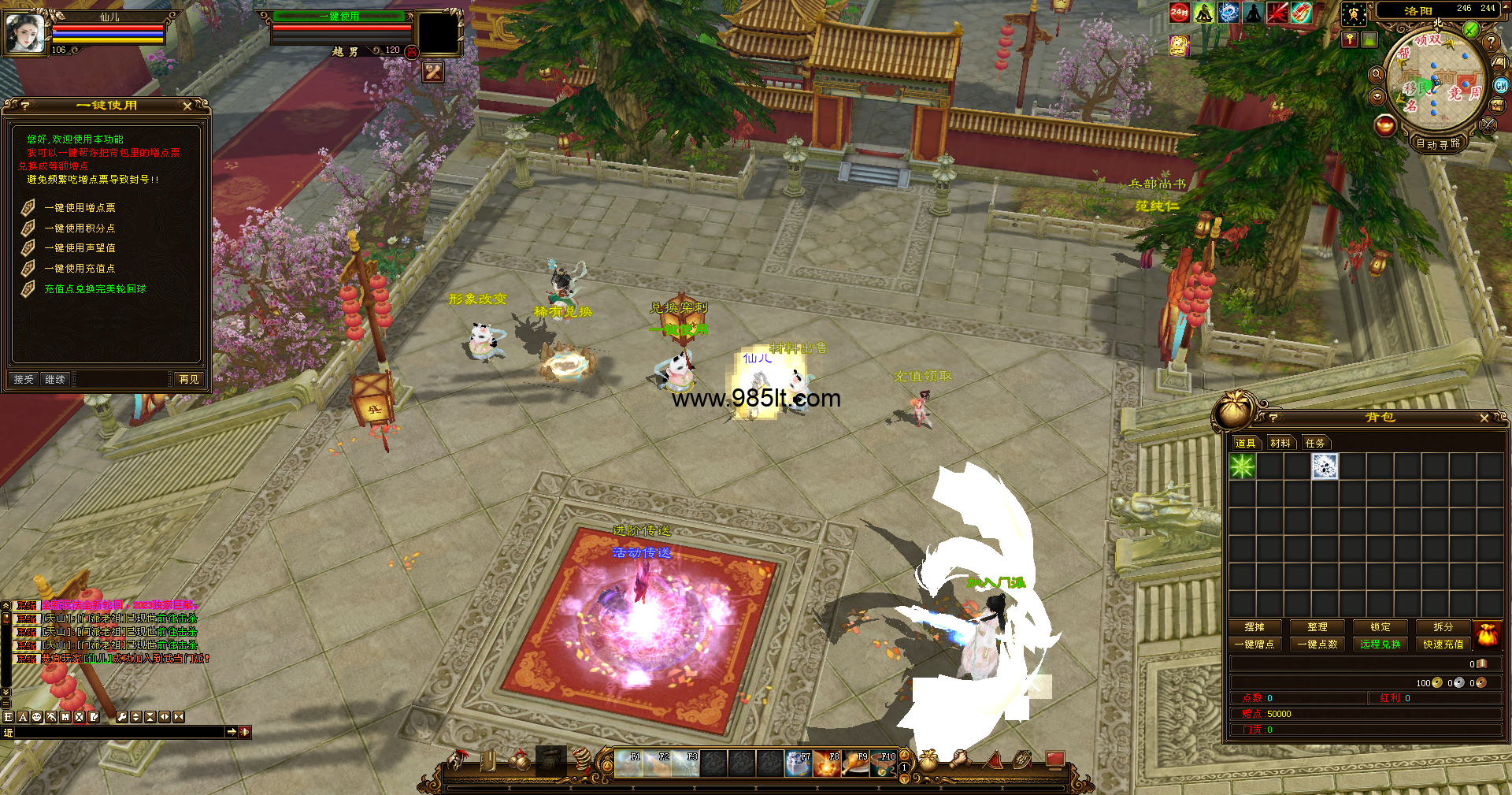Select the 一键使用积分点 option
This screenshot has height=795, width=1512.
point(80,228)
